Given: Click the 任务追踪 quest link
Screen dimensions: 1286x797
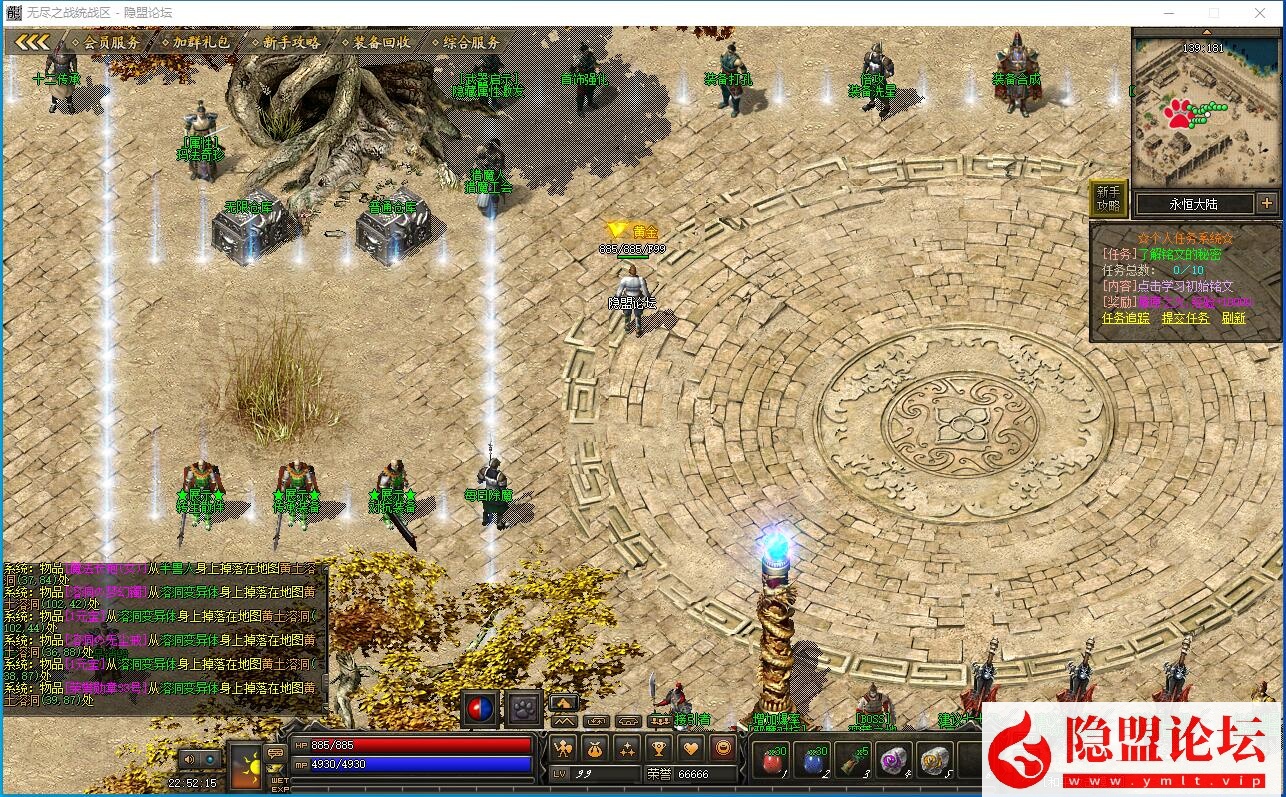Looking at the screenshot, I should 1125,318.
